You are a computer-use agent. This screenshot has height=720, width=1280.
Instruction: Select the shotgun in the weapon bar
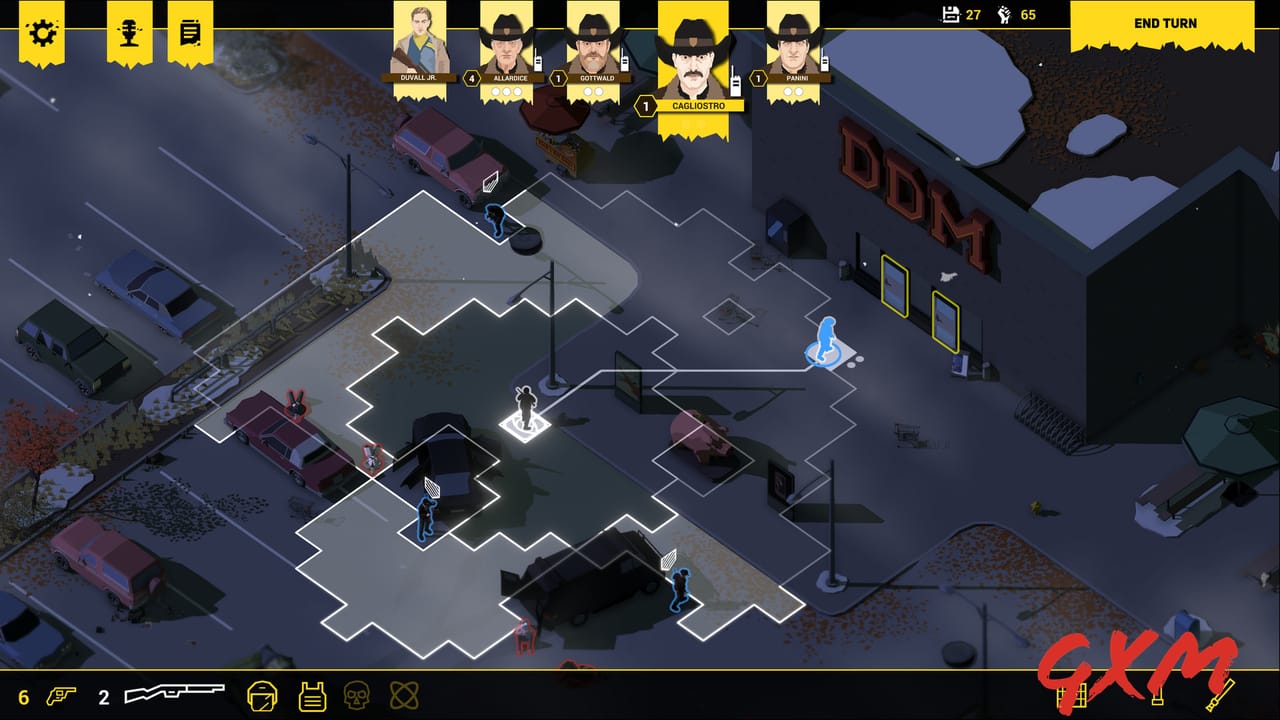pyautogui.click(x=175, y=692)
